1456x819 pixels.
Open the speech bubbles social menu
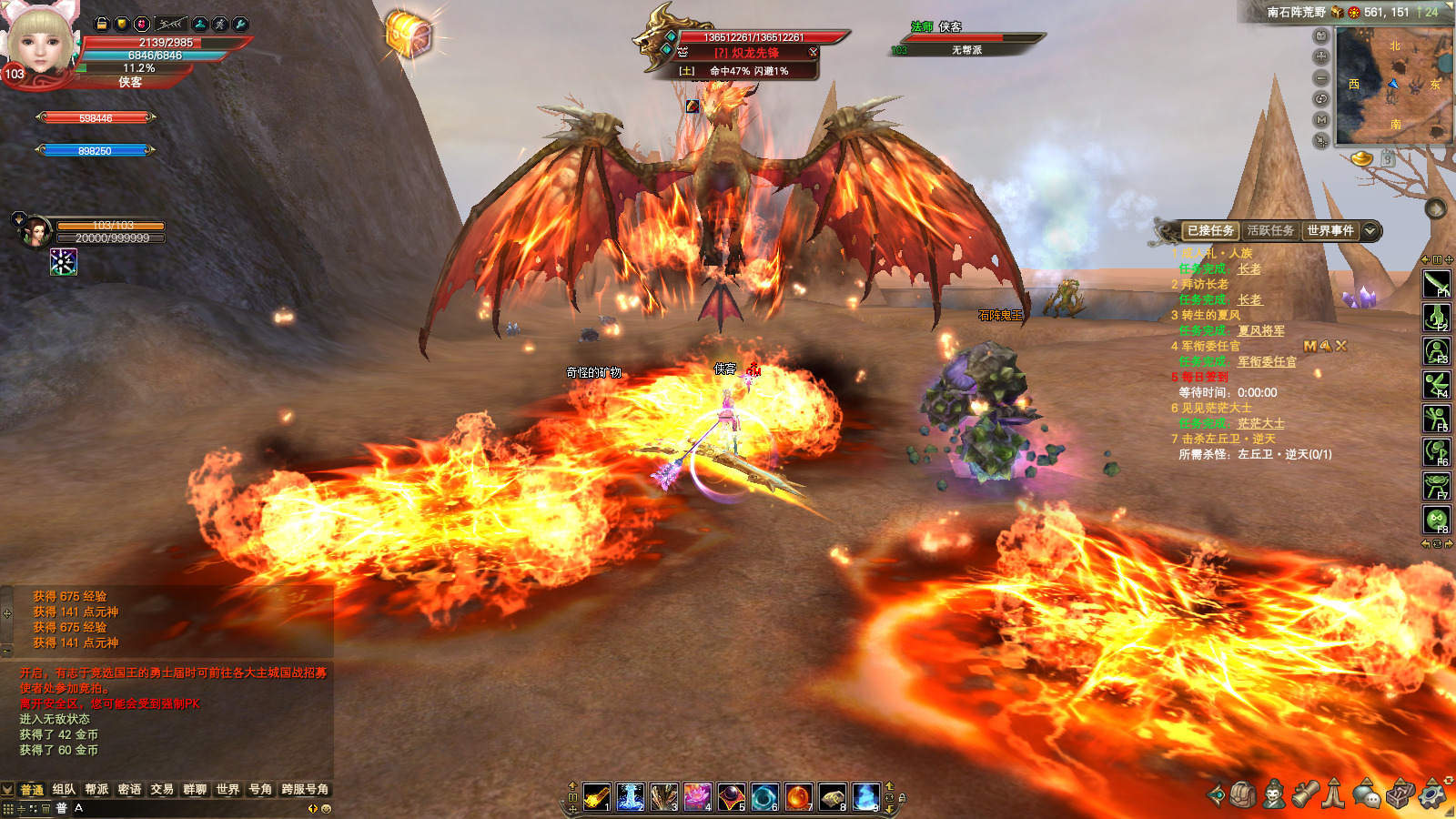pos(1367,795)
